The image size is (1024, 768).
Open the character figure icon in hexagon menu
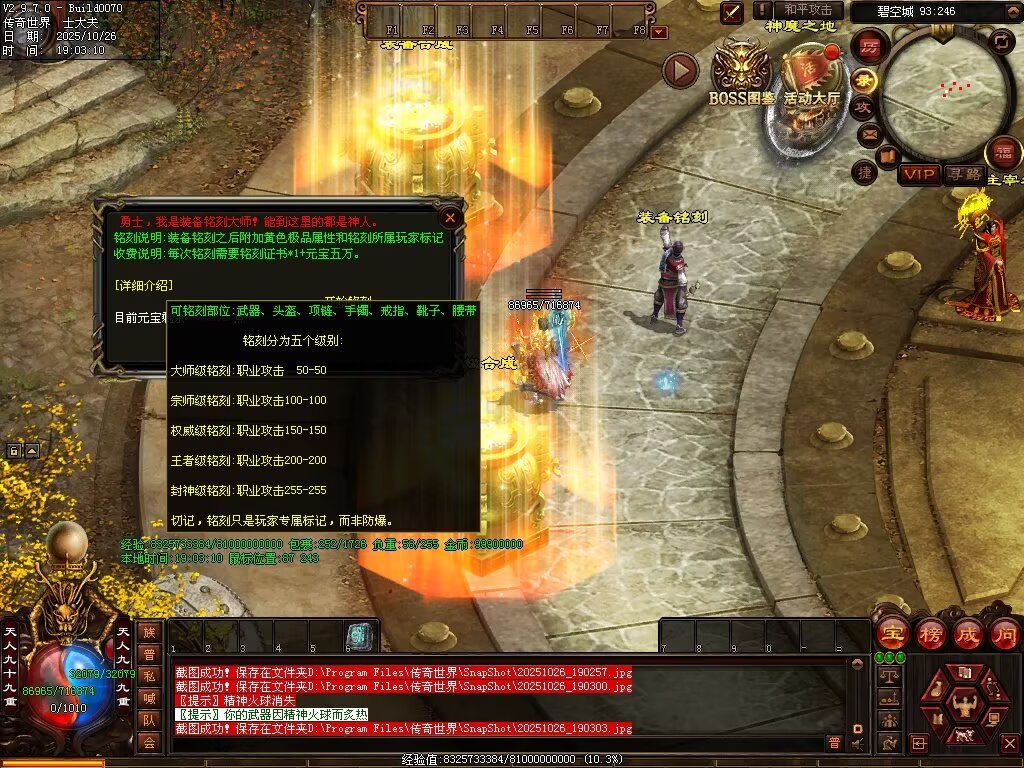point(964,708)
